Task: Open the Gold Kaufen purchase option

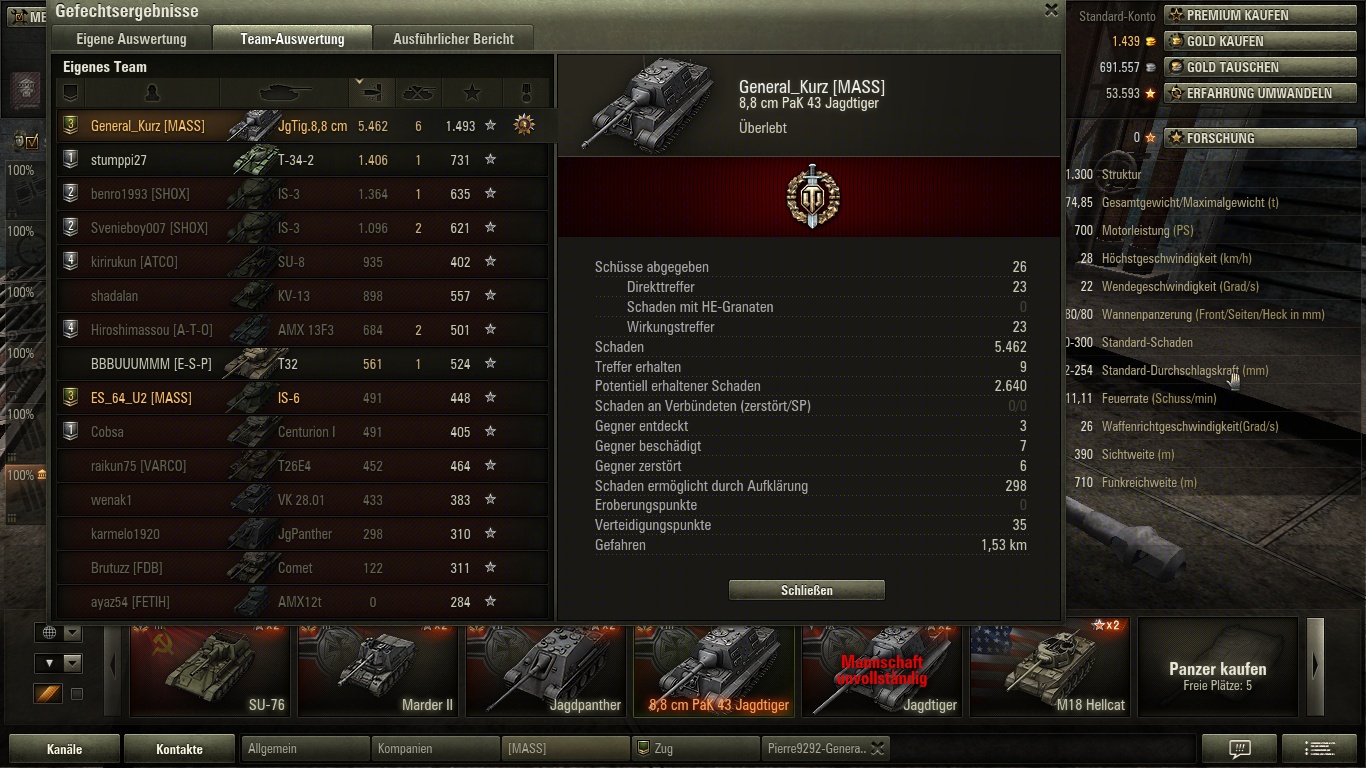Action: pyautogui.click(x=1224, y=41)
